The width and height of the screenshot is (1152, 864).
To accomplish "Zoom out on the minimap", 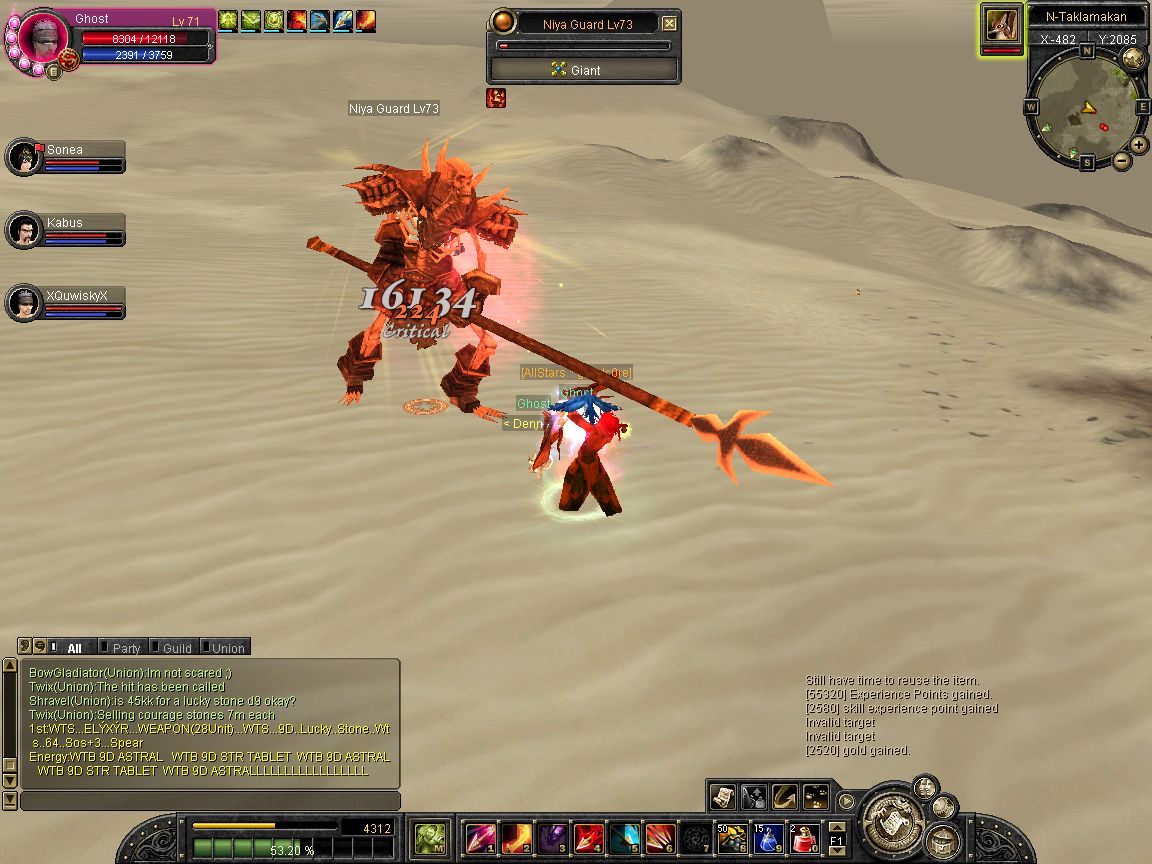I will 1122,160.
